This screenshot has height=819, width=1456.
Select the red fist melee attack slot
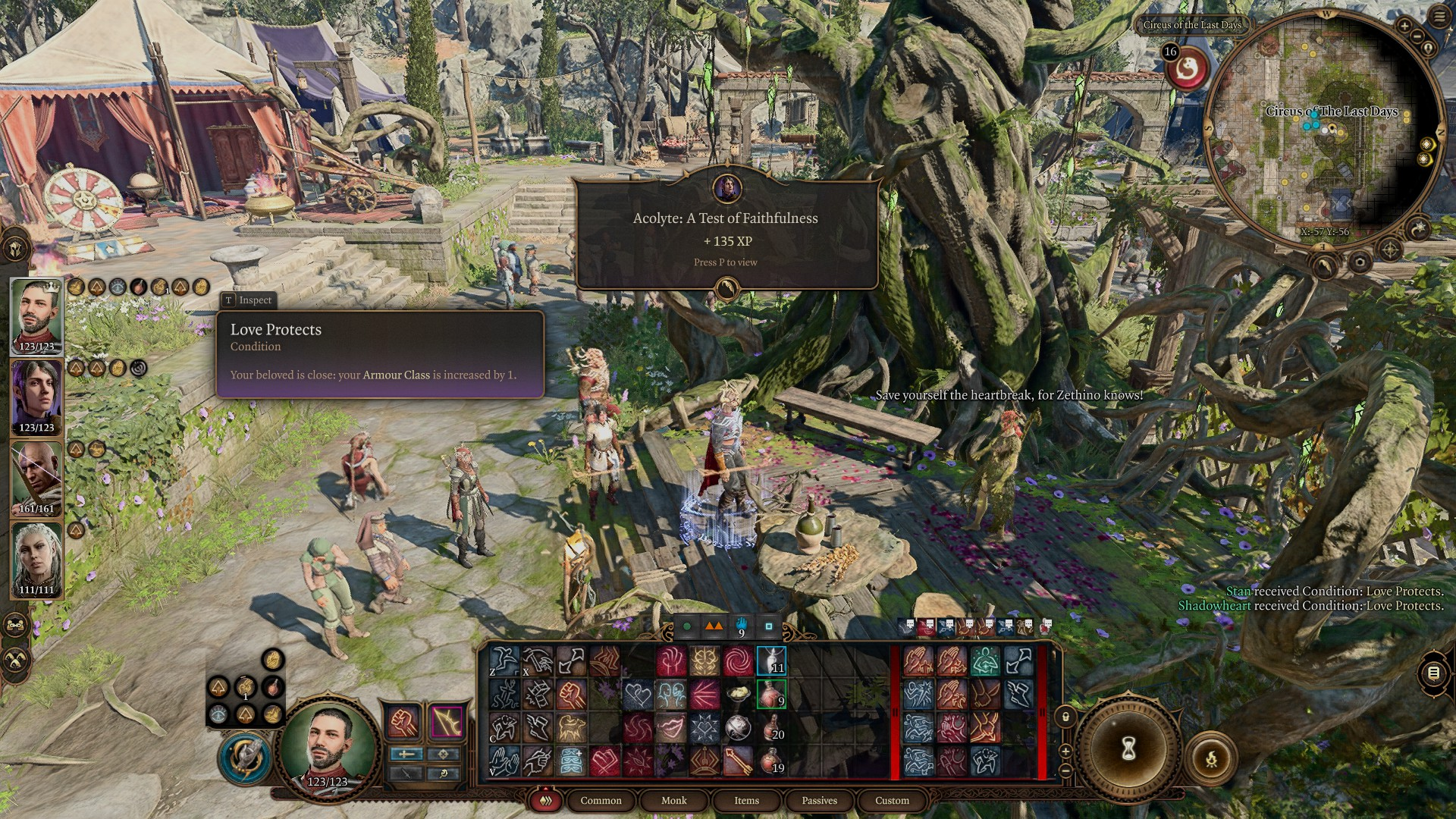[x=404, y=722]
